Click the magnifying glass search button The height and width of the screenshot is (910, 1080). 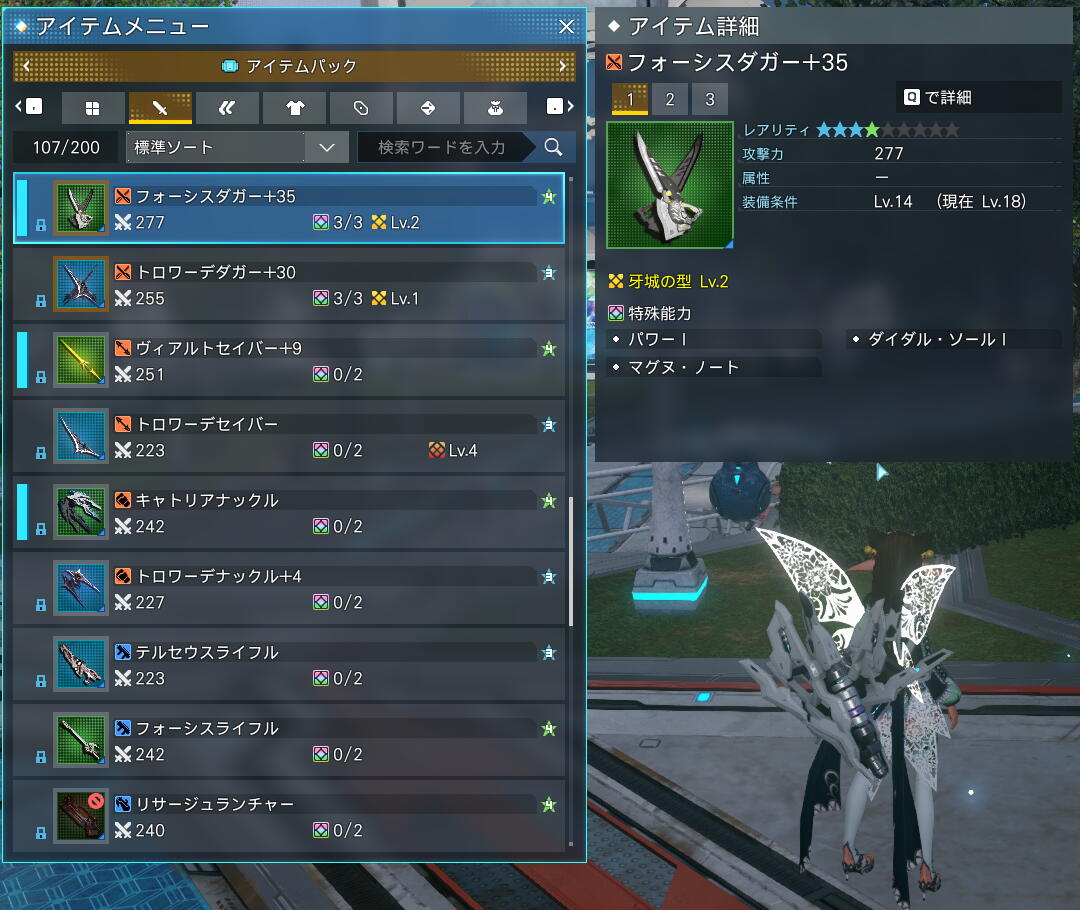point(553,148)
